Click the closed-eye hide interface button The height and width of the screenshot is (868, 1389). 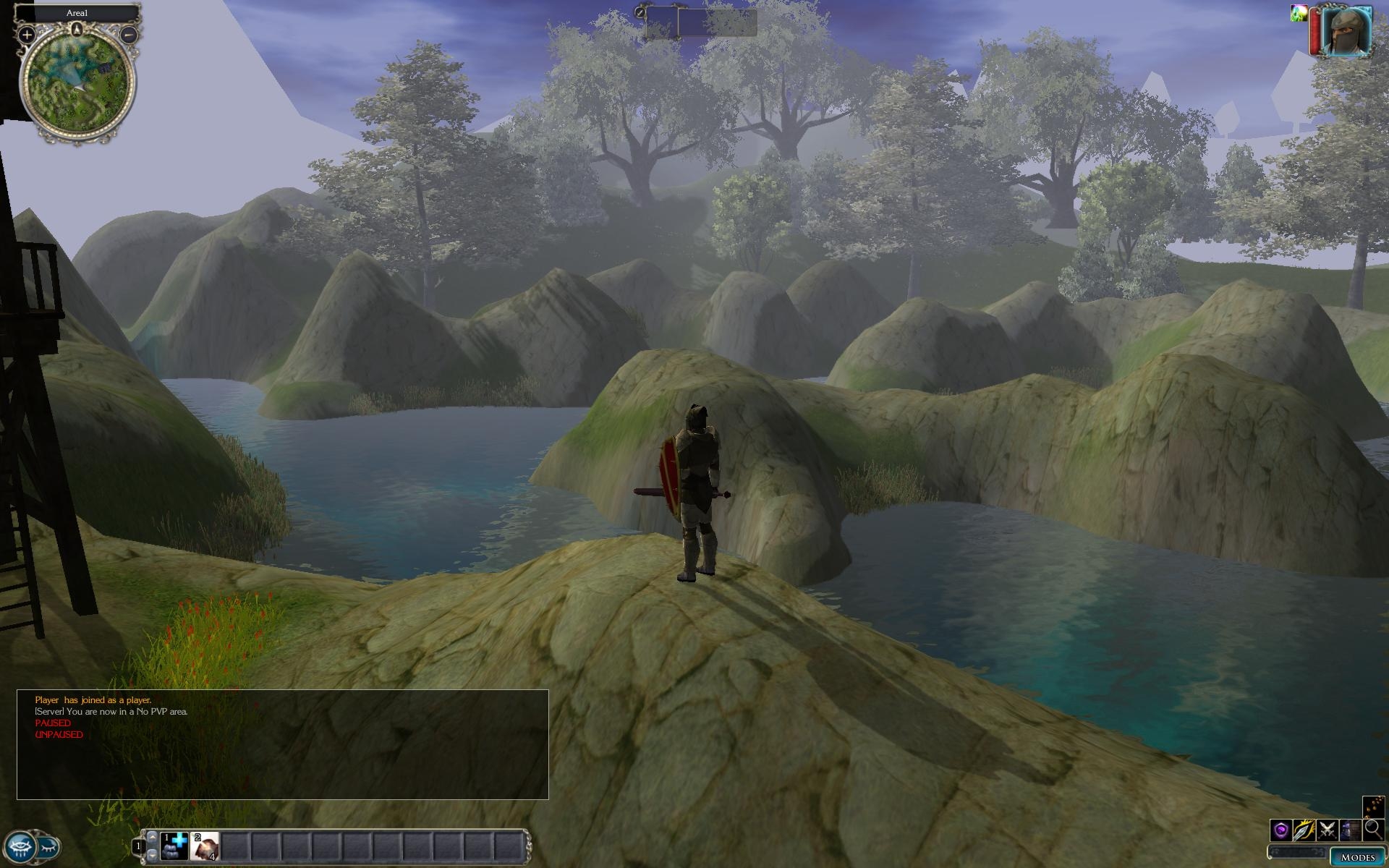click(x=49, y=846)
